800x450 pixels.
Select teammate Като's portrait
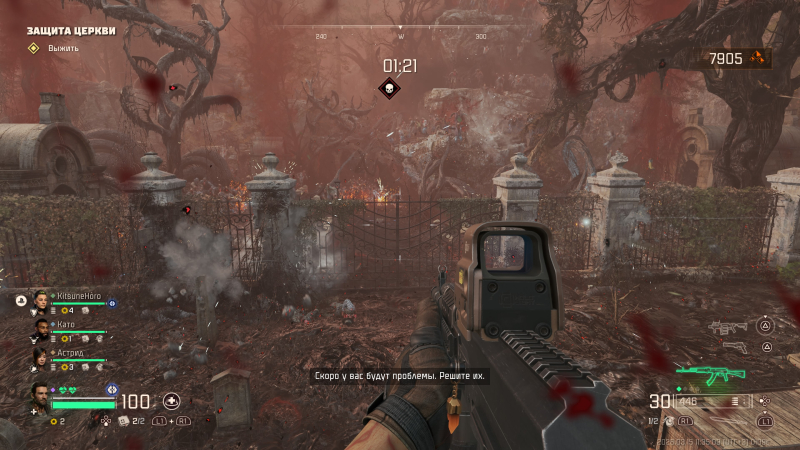40,327
